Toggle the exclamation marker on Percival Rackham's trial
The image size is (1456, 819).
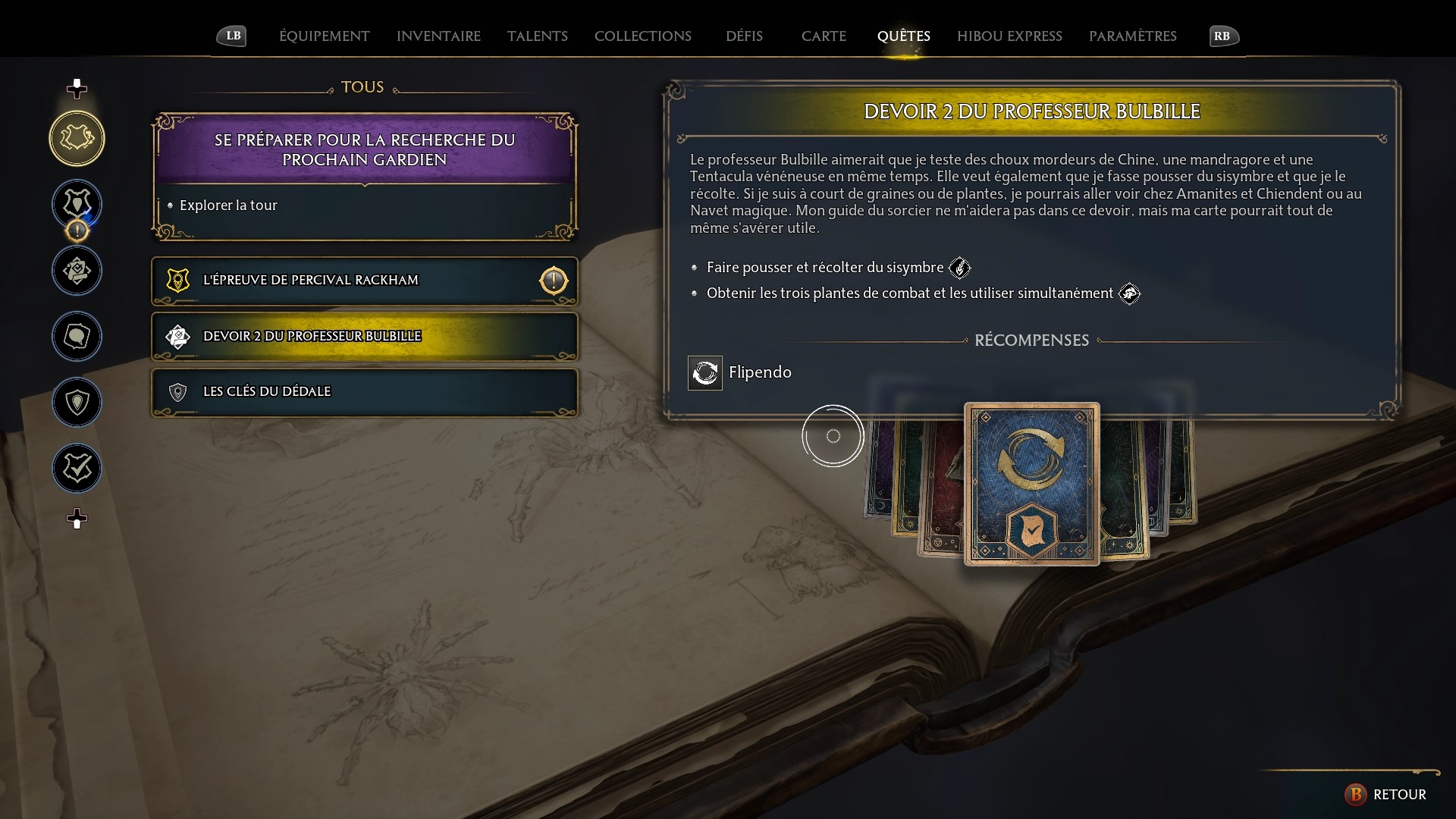pos(554,281)
